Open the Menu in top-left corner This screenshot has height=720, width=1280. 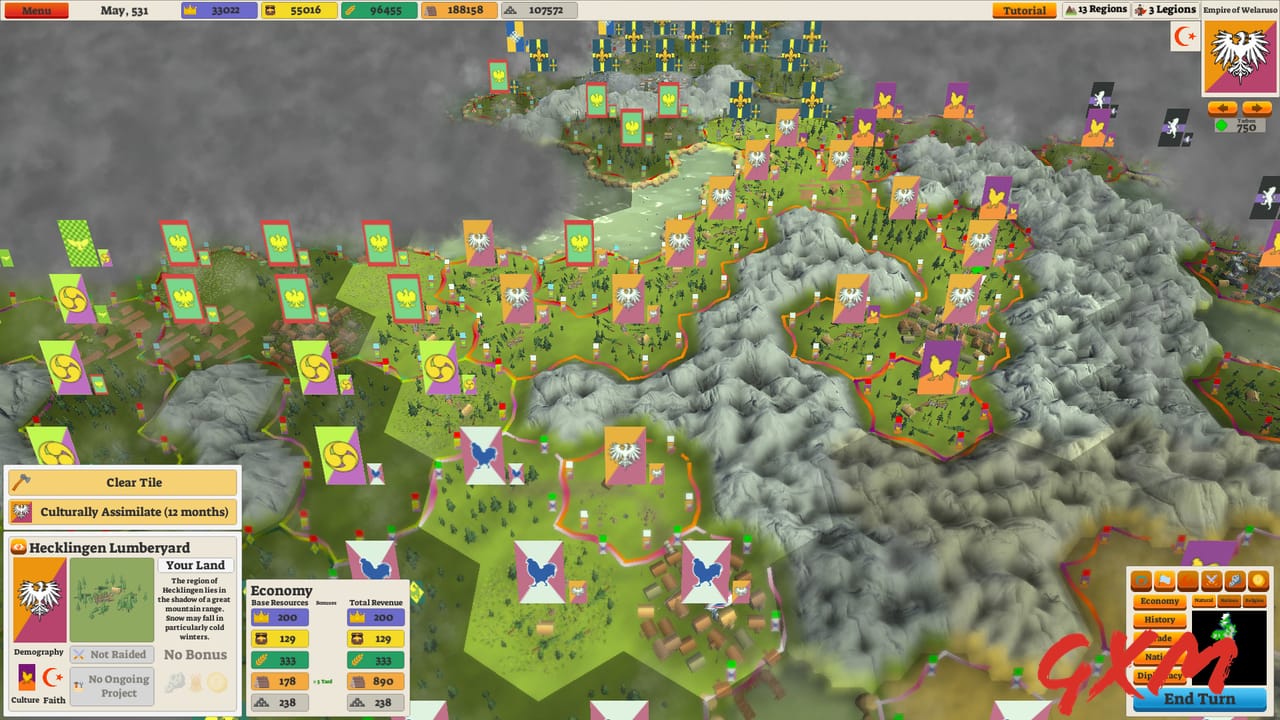36,10
